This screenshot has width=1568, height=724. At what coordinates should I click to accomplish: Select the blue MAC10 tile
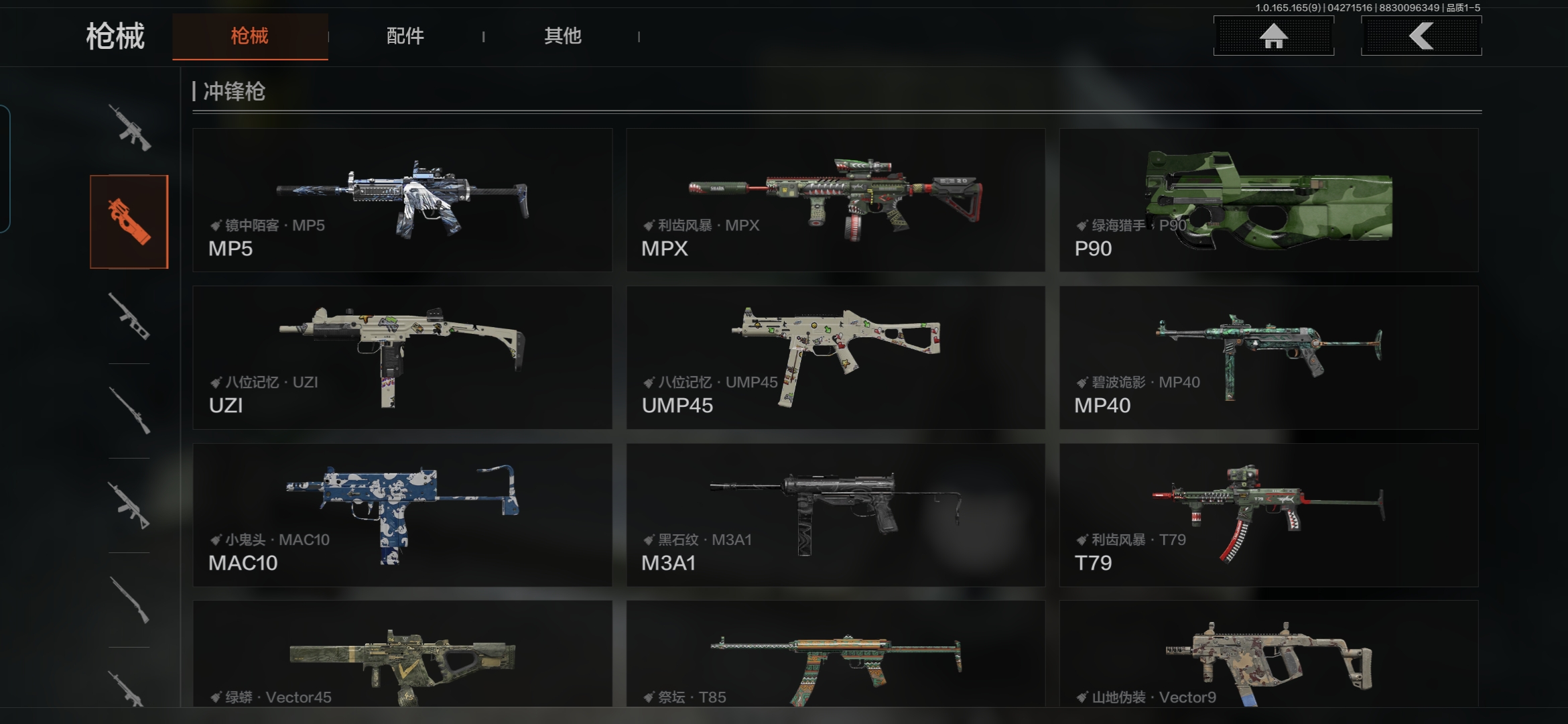402,515
